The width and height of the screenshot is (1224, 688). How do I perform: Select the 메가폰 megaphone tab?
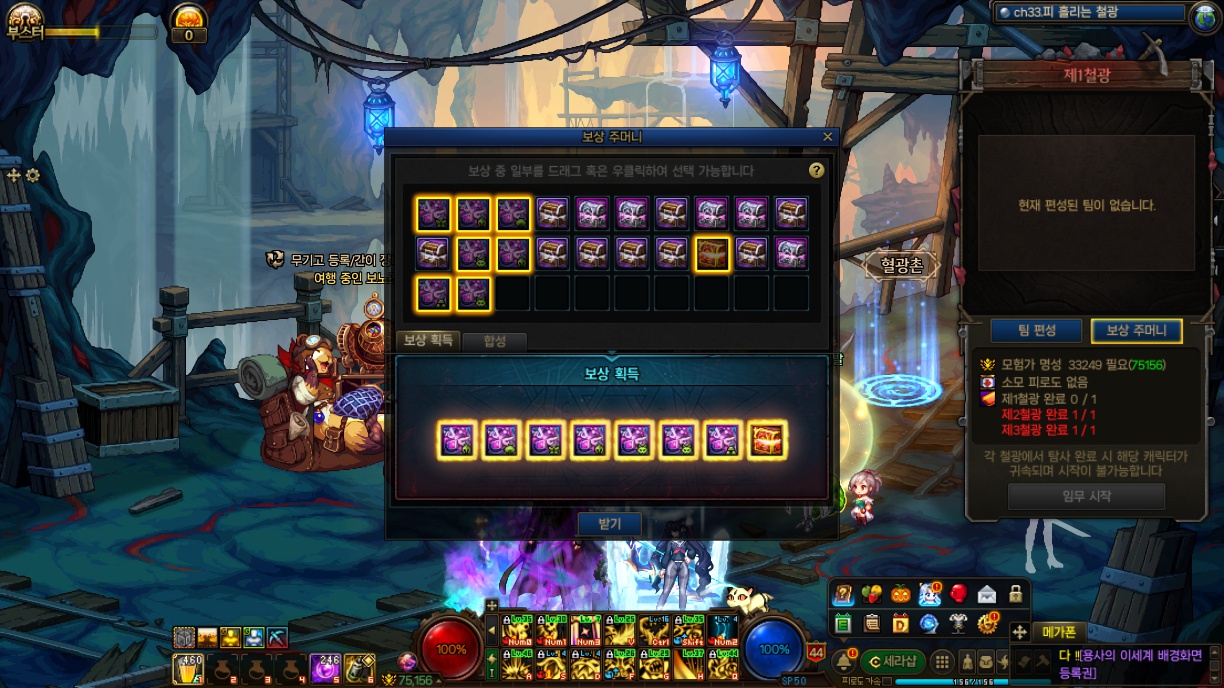pos(1059,632)
